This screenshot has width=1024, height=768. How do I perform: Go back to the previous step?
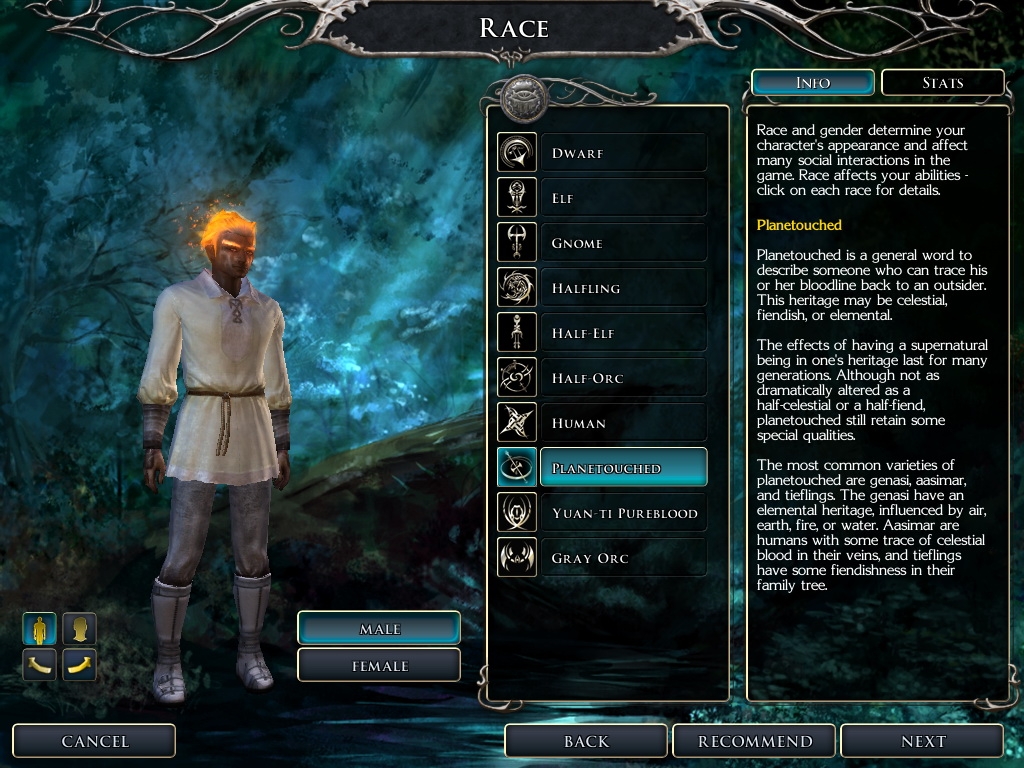(x=586, y=741)
